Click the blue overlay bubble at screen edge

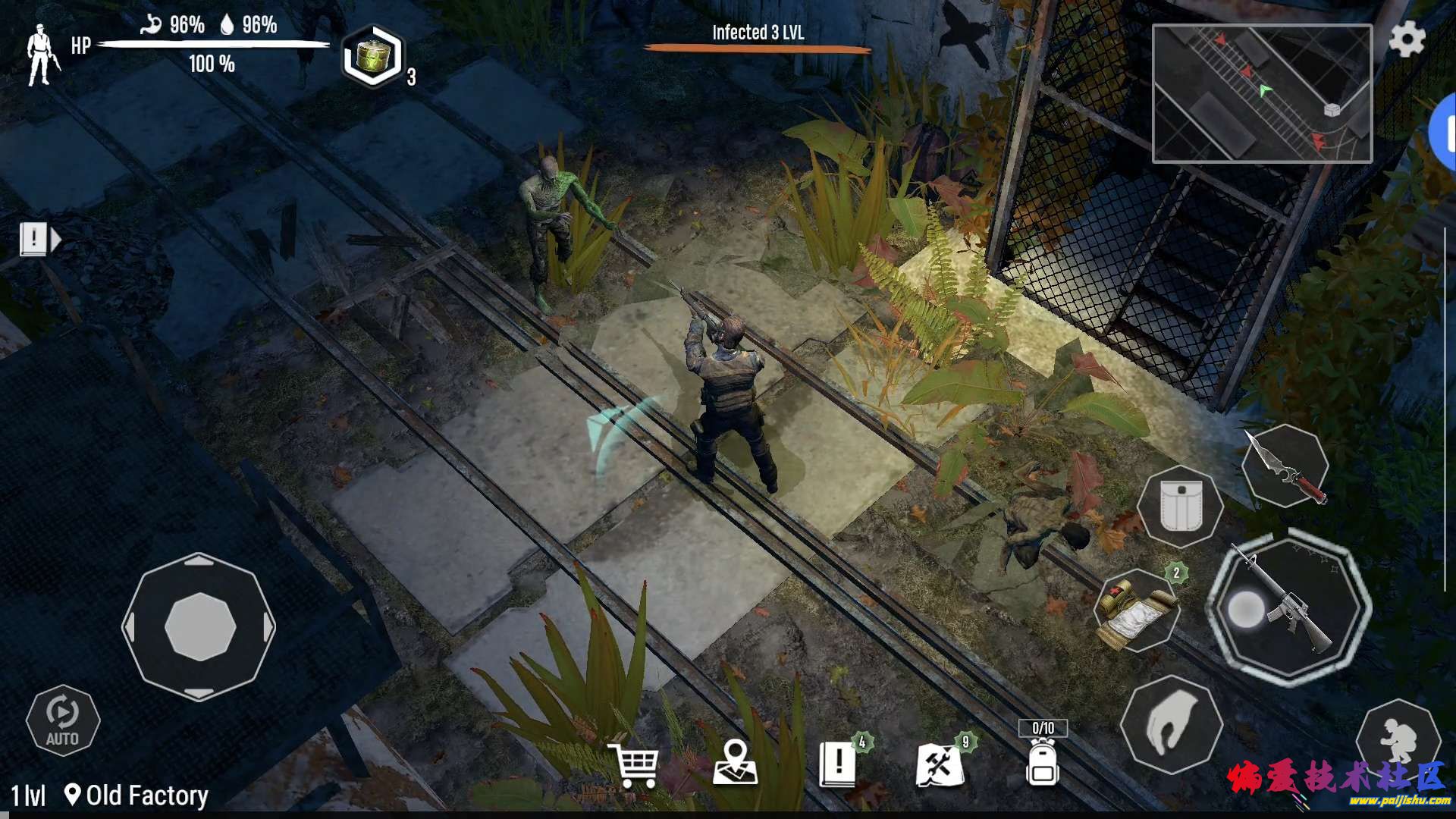(x=1444, y=133)
